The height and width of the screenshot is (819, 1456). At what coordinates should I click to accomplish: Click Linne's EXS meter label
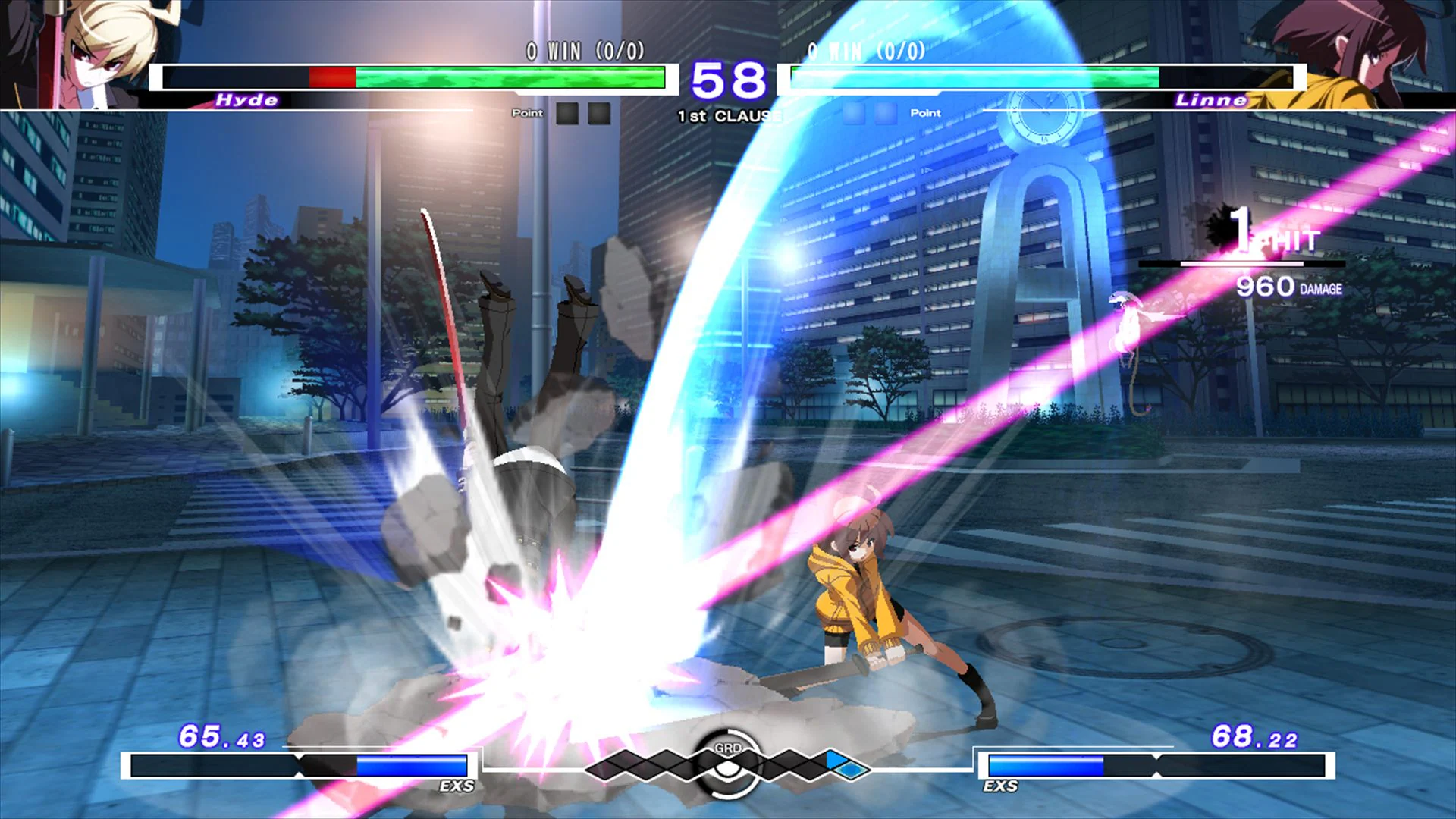tap(999, 788)
